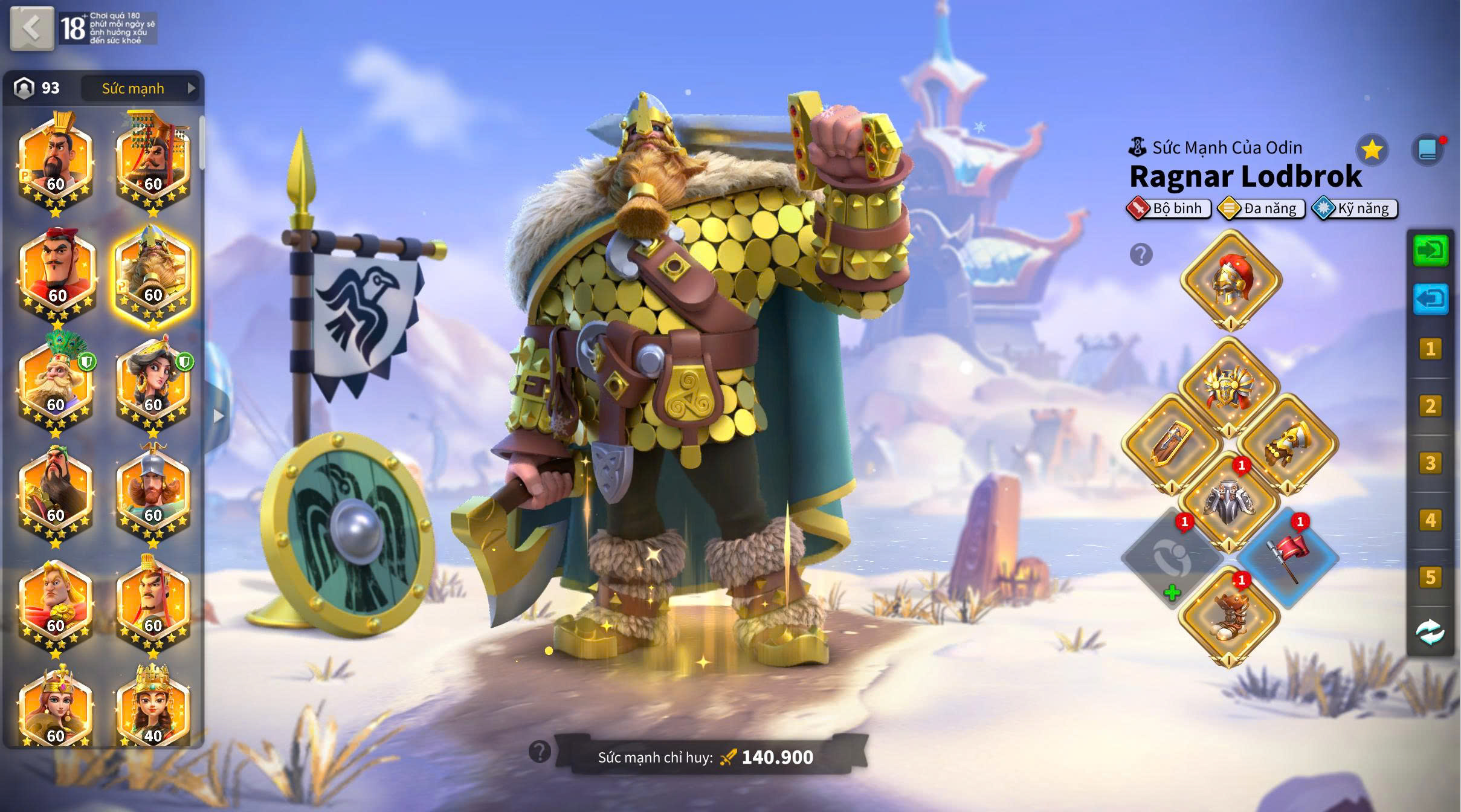This screenshot has height=812, width=1461.
Task: Click the green import arrow button
Action: [x=1430, y=251]
